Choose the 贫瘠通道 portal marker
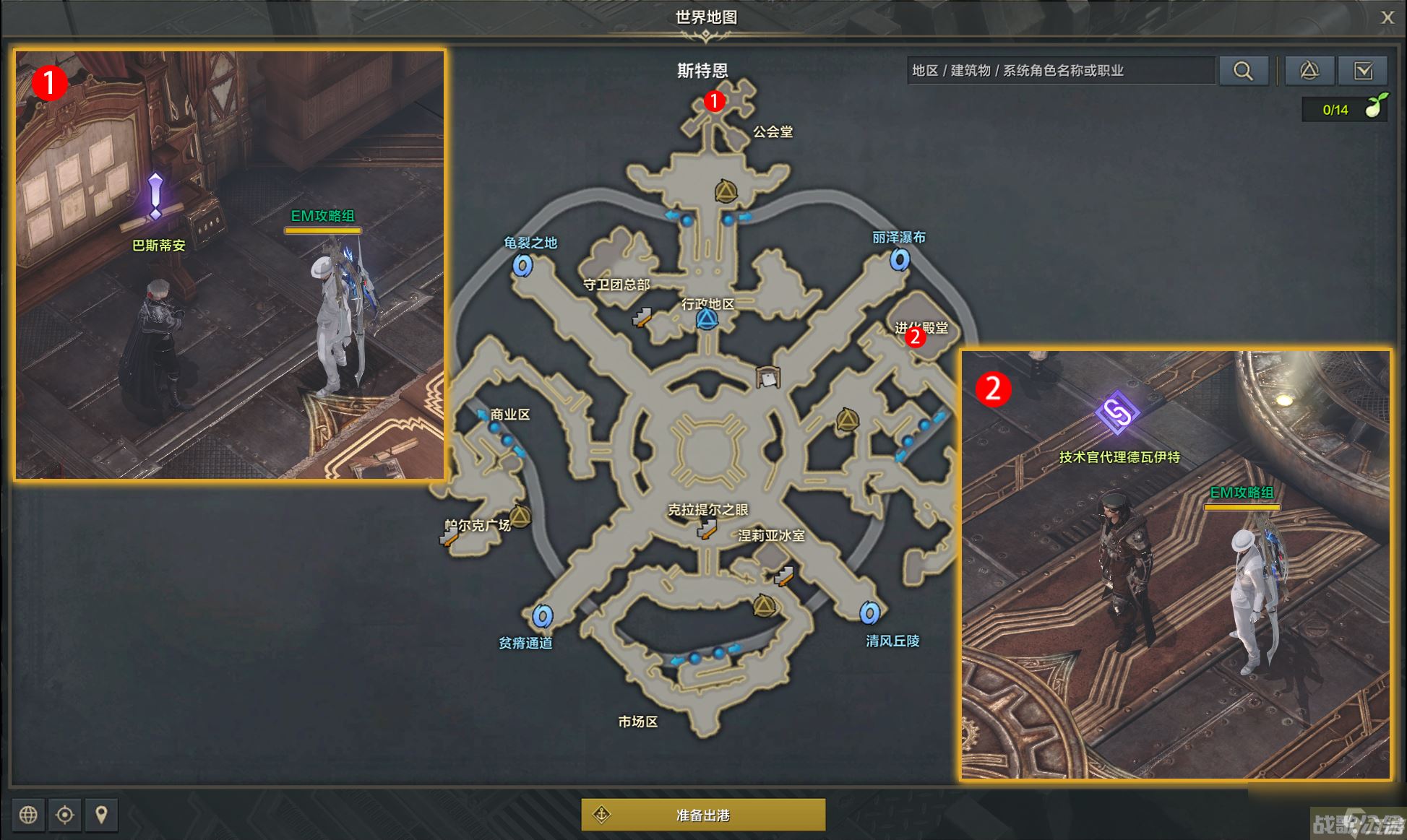 543,616
